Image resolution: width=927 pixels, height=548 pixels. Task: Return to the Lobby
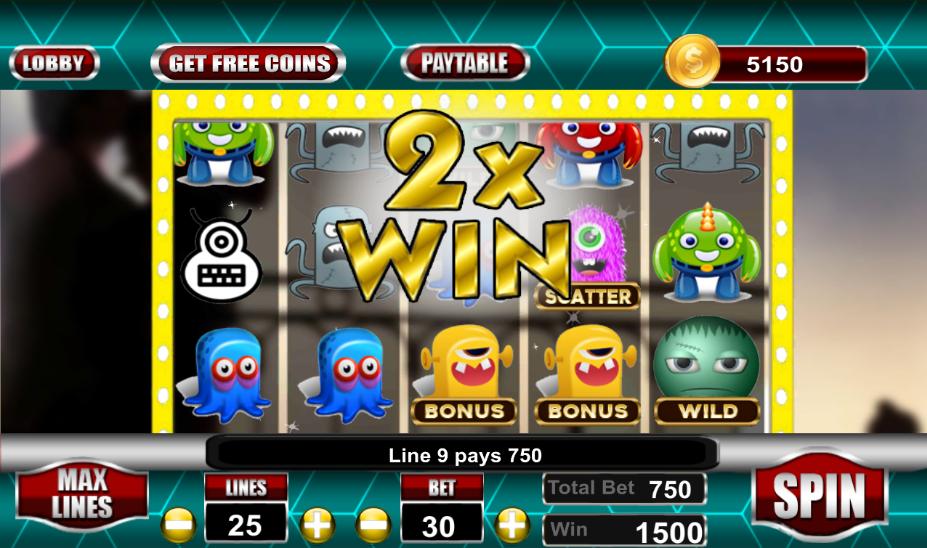[x=54, y=64]
